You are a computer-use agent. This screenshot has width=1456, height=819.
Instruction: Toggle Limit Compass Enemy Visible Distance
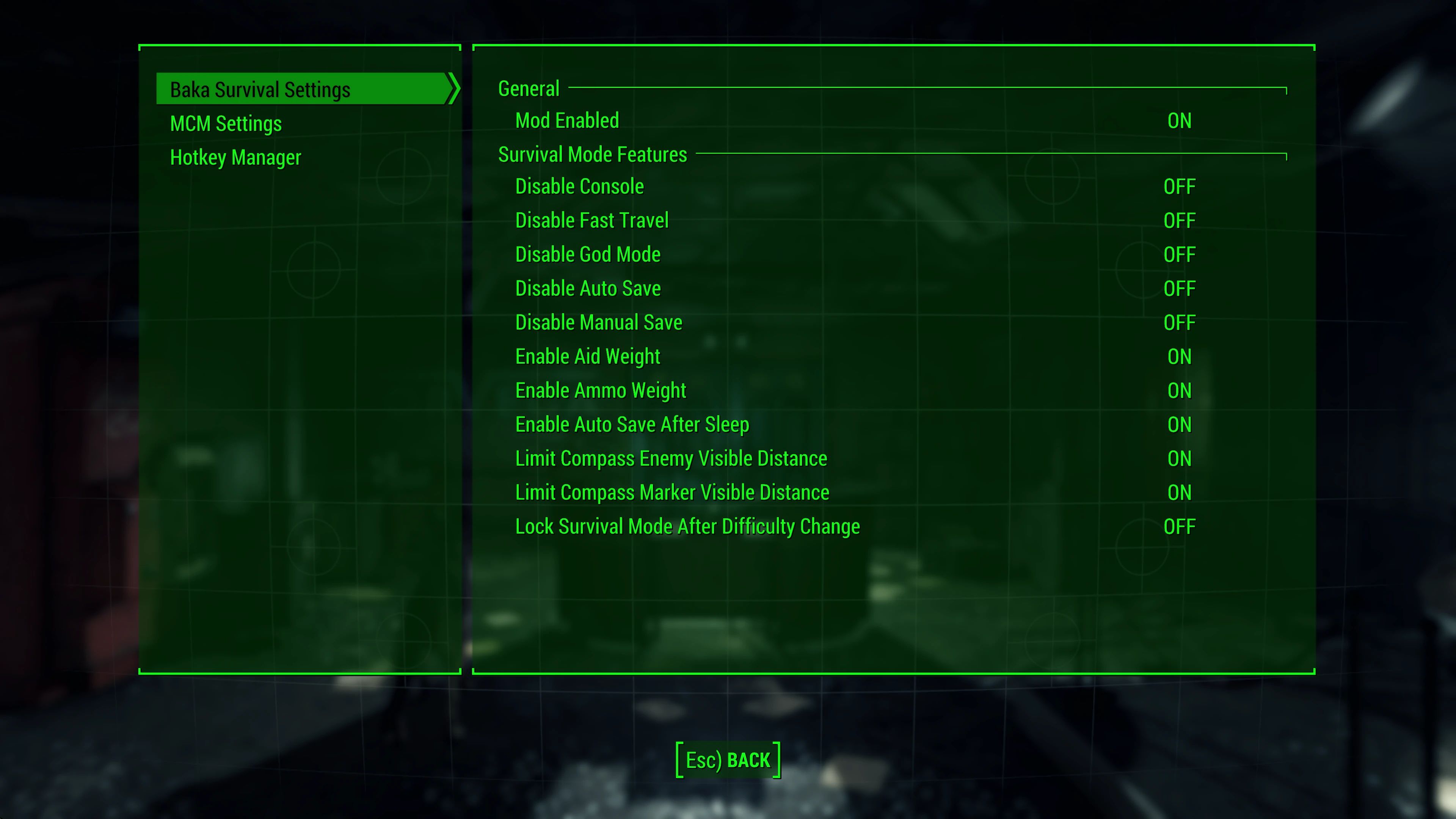(1179, 458)
